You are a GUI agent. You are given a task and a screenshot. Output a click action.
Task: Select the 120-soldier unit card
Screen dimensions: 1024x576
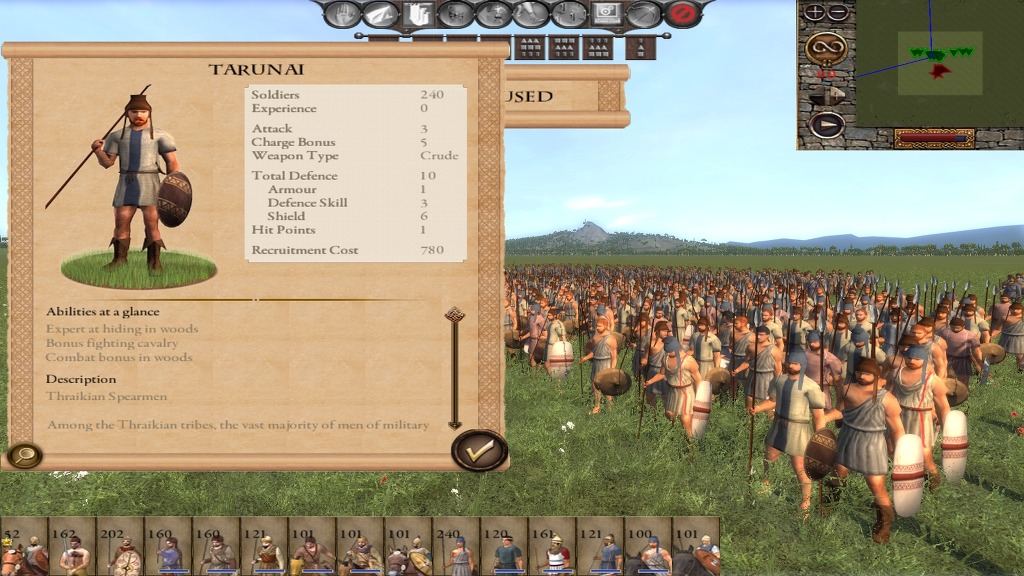504,546
